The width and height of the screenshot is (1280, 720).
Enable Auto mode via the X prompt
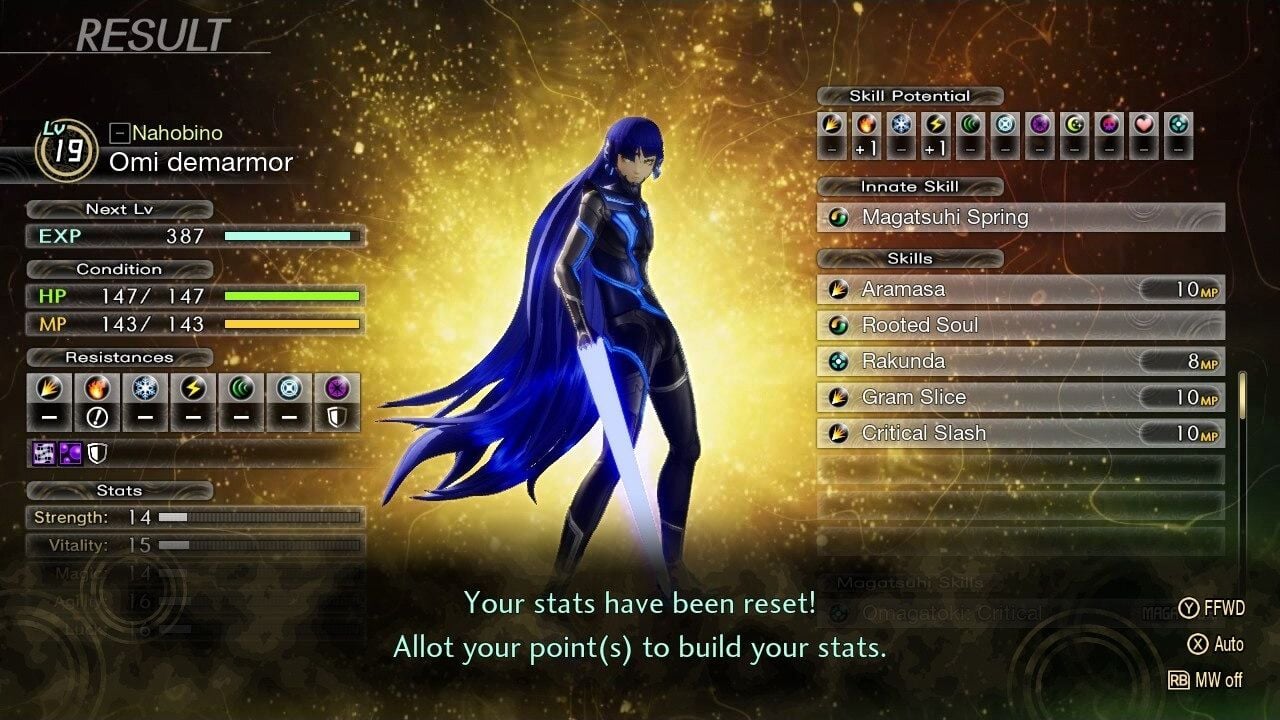1214,645
